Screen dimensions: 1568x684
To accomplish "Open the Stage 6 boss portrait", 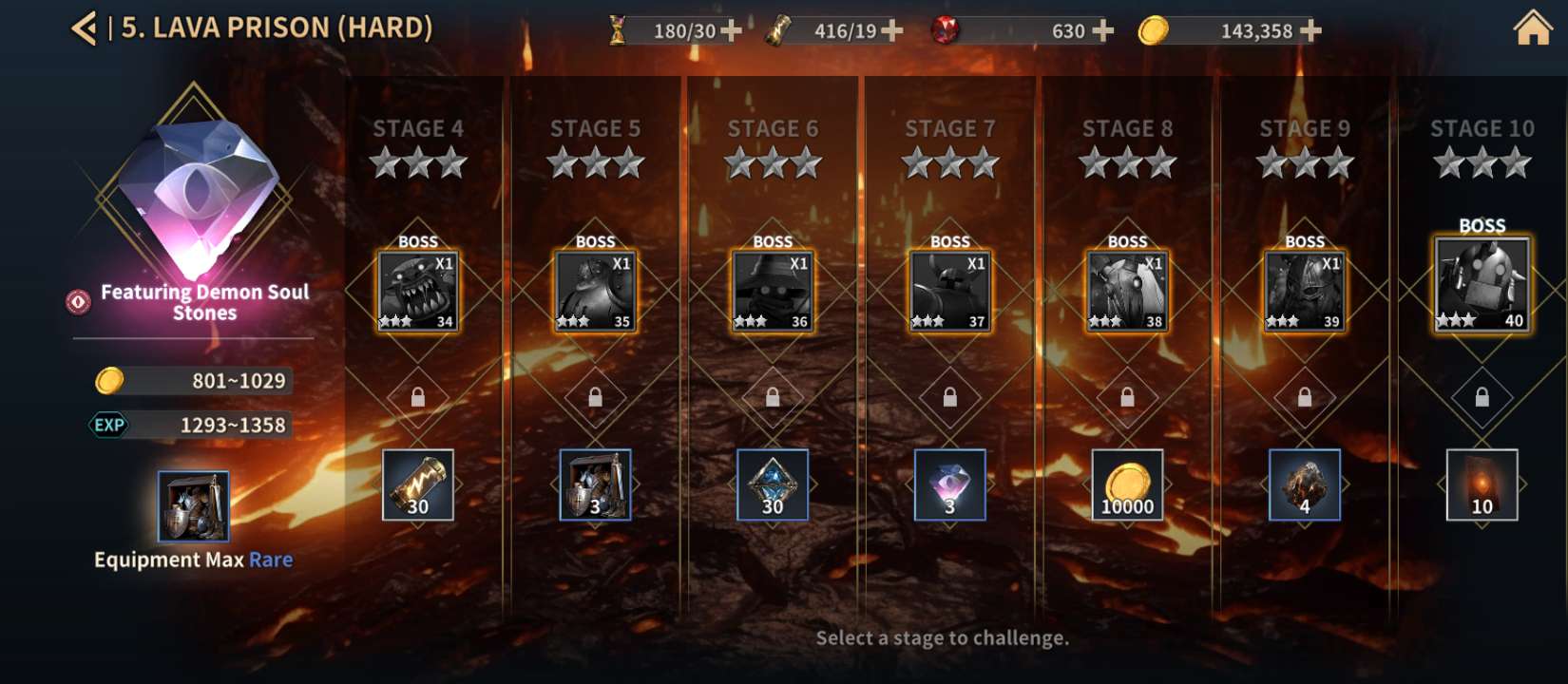I will [773, 292].
